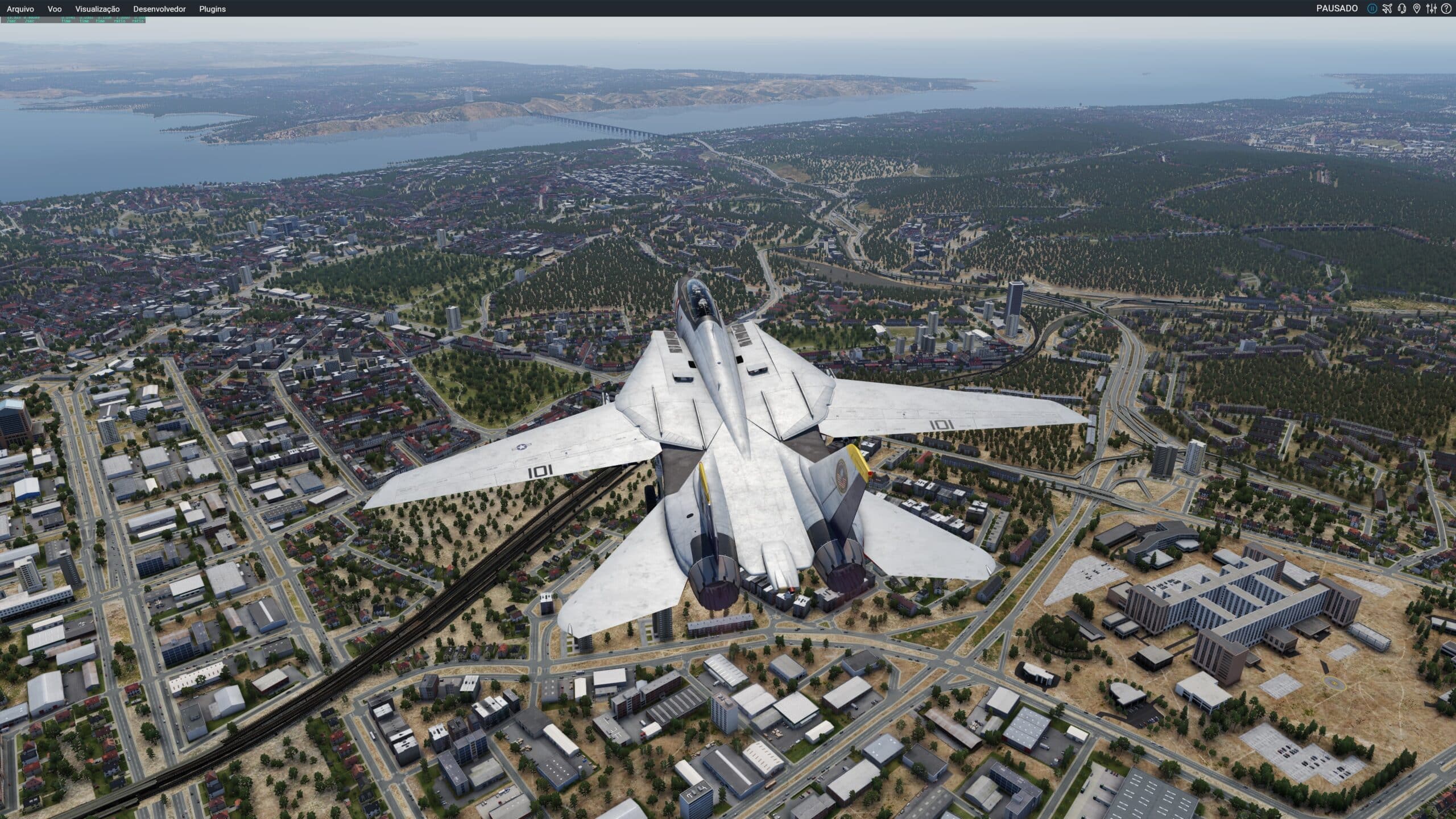The width and height of the screenshot is (1456, 819).
Task: Show the Plugins menu
Action: (x=212, y=9)
